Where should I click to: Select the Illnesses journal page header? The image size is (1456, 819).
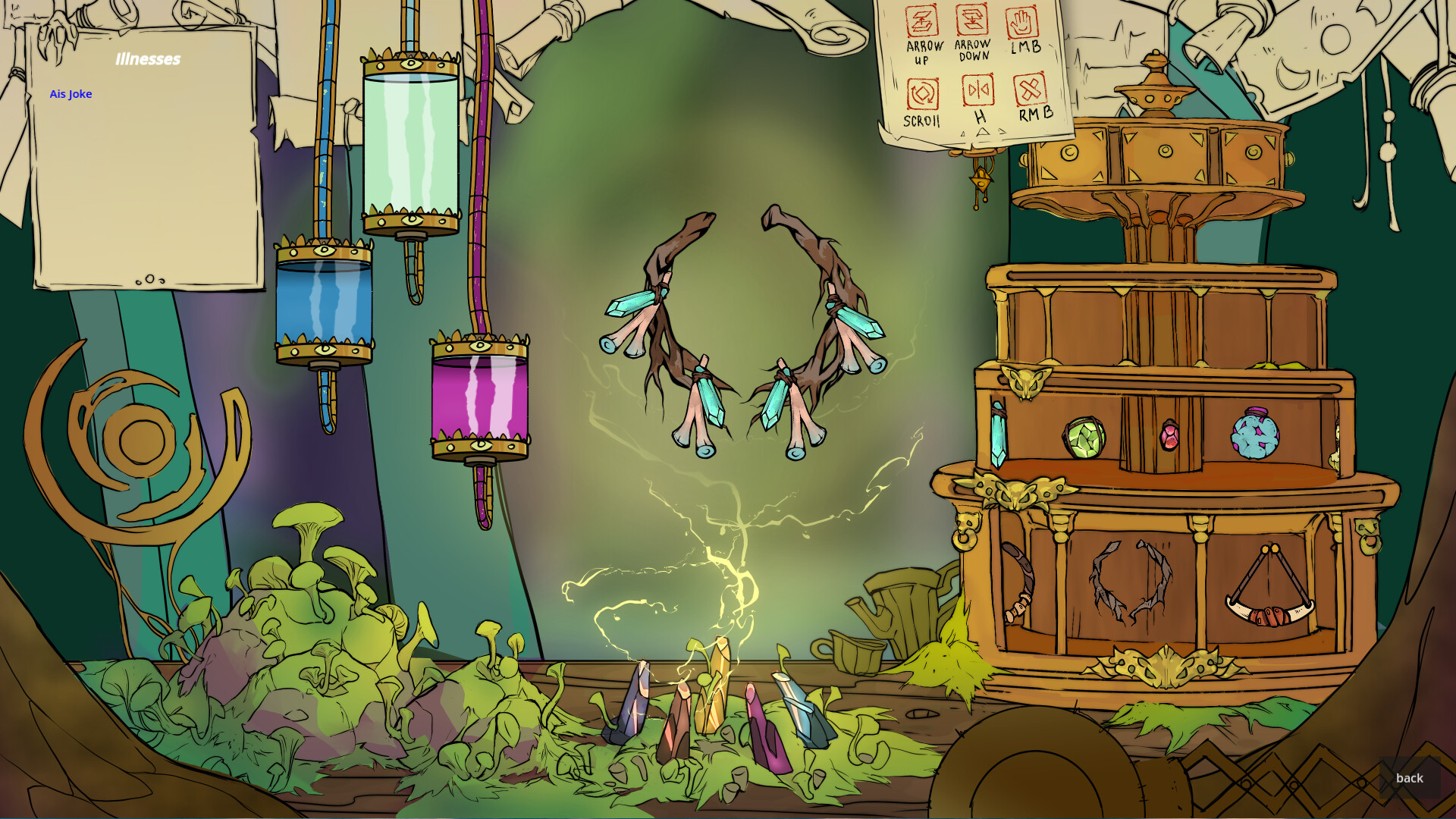point(149,58)
